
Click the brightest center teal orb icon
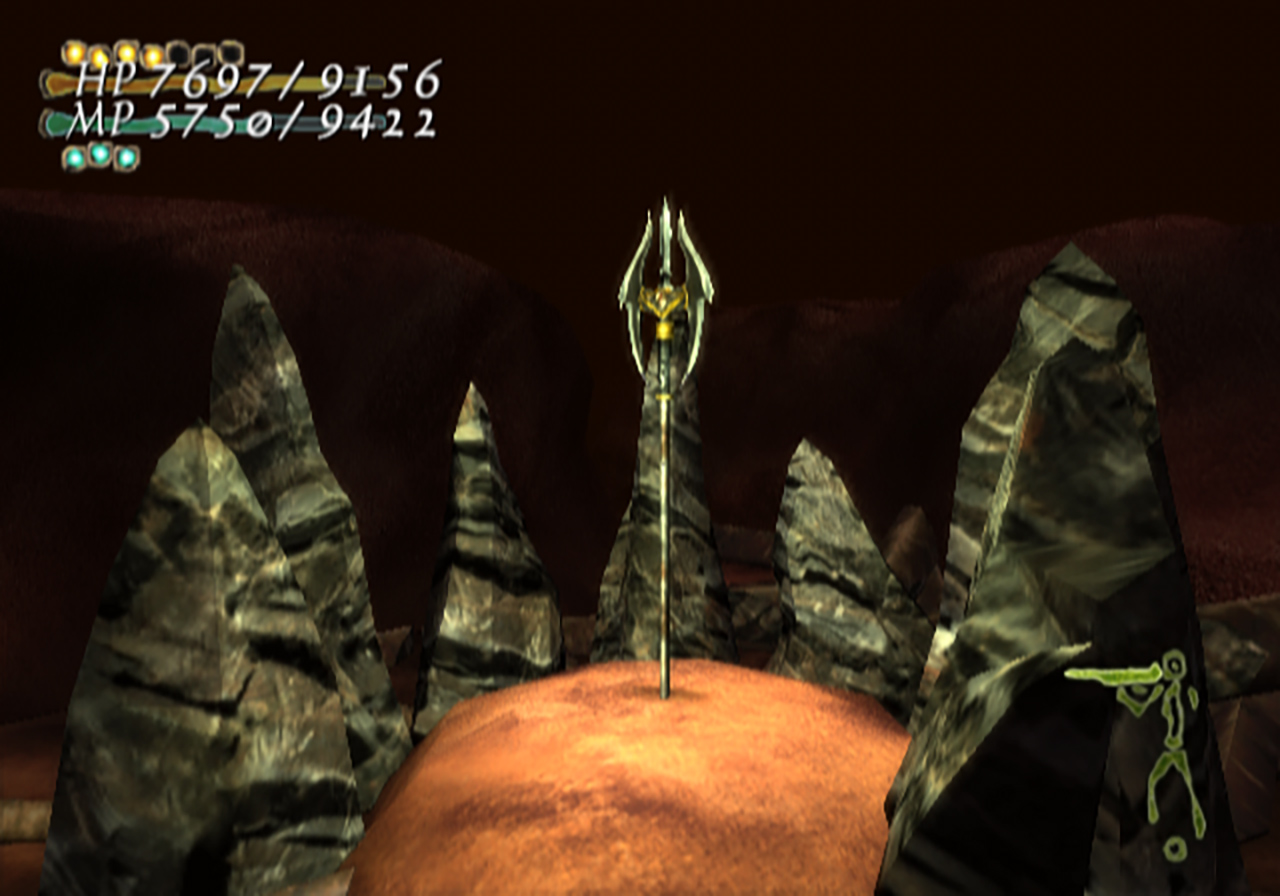pyautogui.click(x=99, y=155)
